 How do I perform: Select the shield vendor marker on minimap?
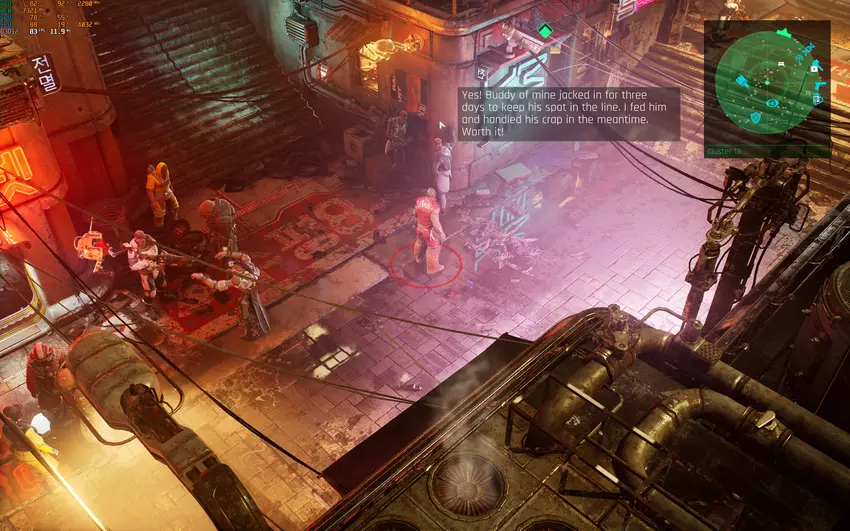[755, 117]
